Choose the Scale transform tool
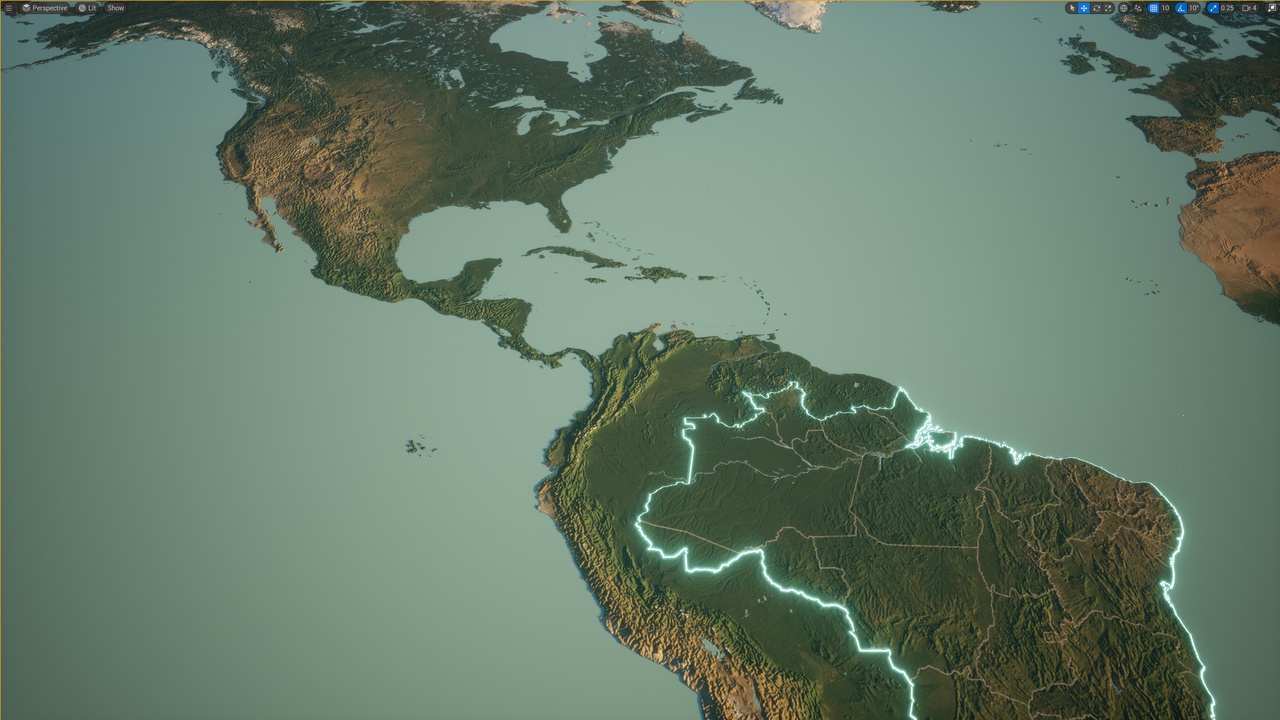This screenshot has height=720, width=1280. point(1108,7)
